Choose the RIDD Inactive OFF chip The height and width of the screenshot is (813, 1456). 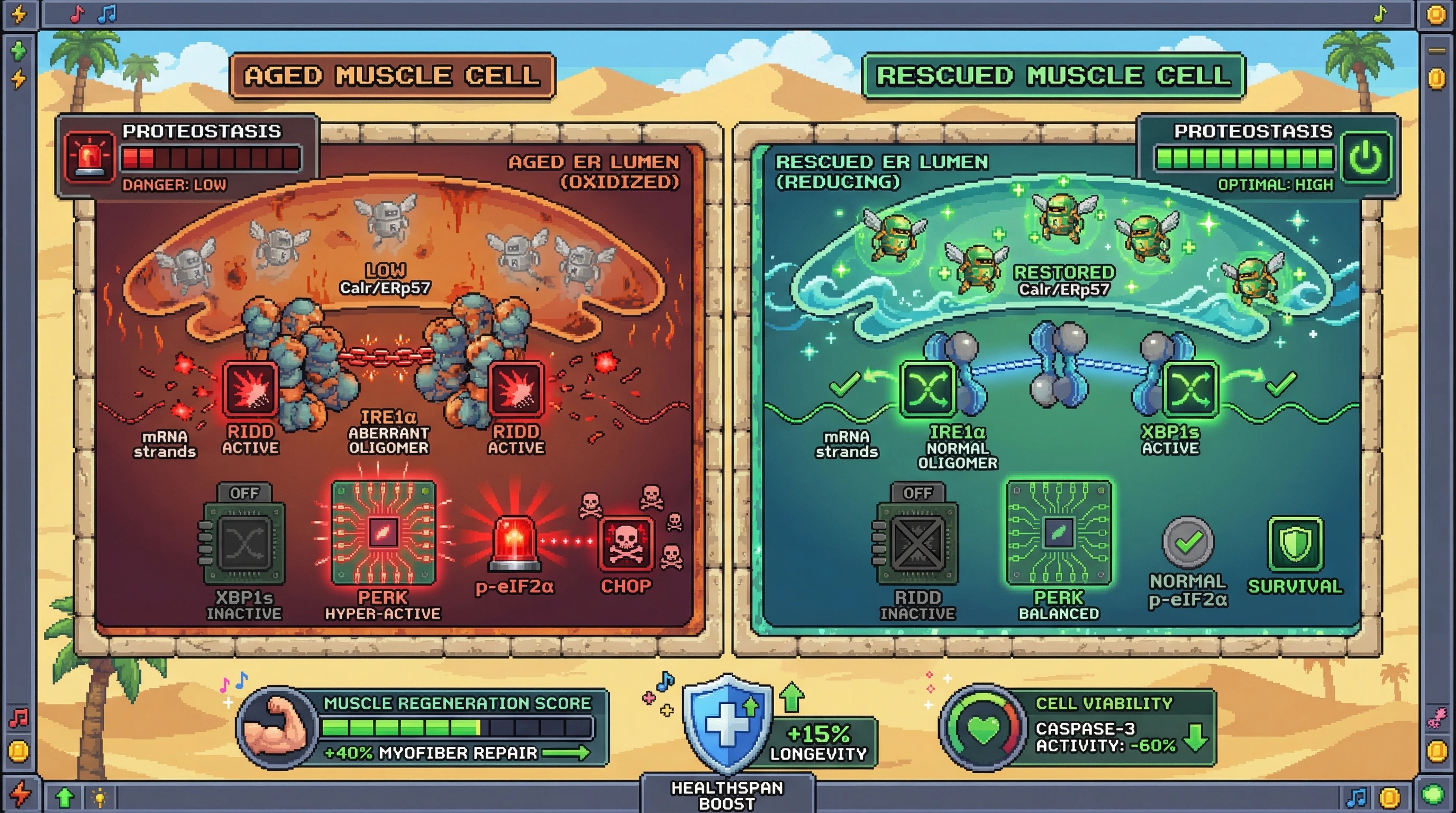tap(917, 543)
